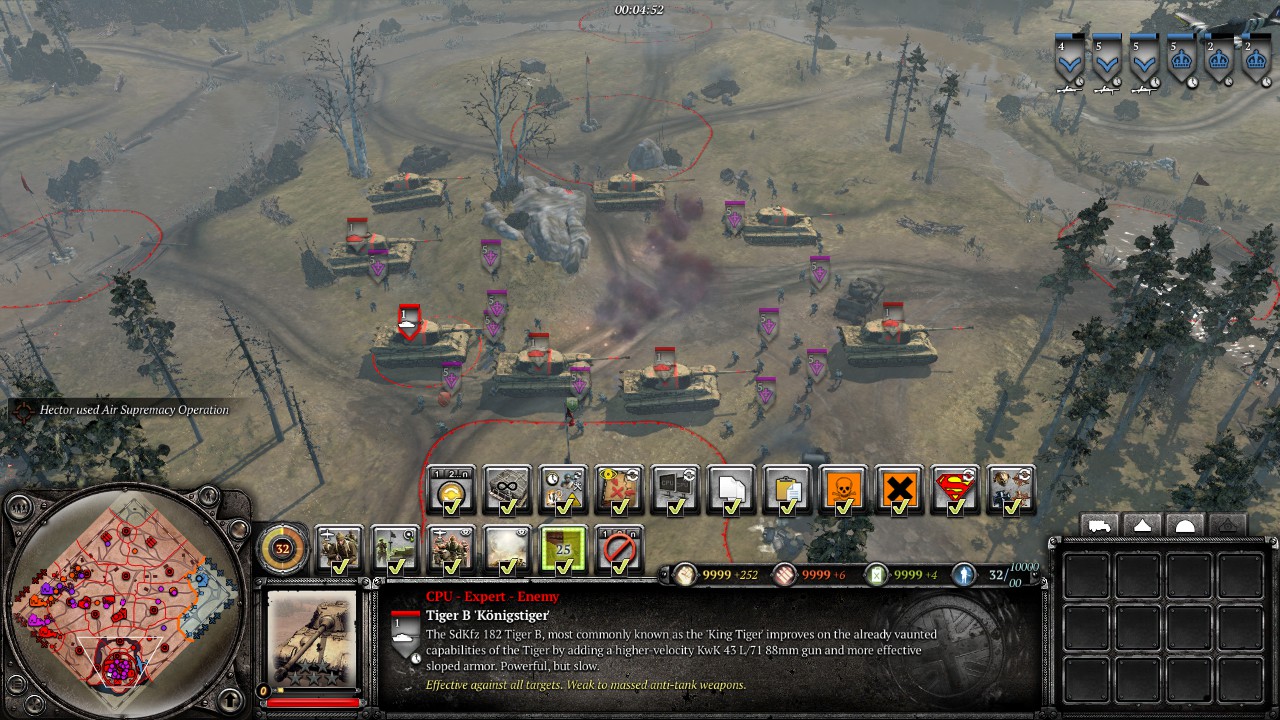Activate the green tile numbered 25
The width and height of the screenshot is (1280, 720).
[563, 549]
